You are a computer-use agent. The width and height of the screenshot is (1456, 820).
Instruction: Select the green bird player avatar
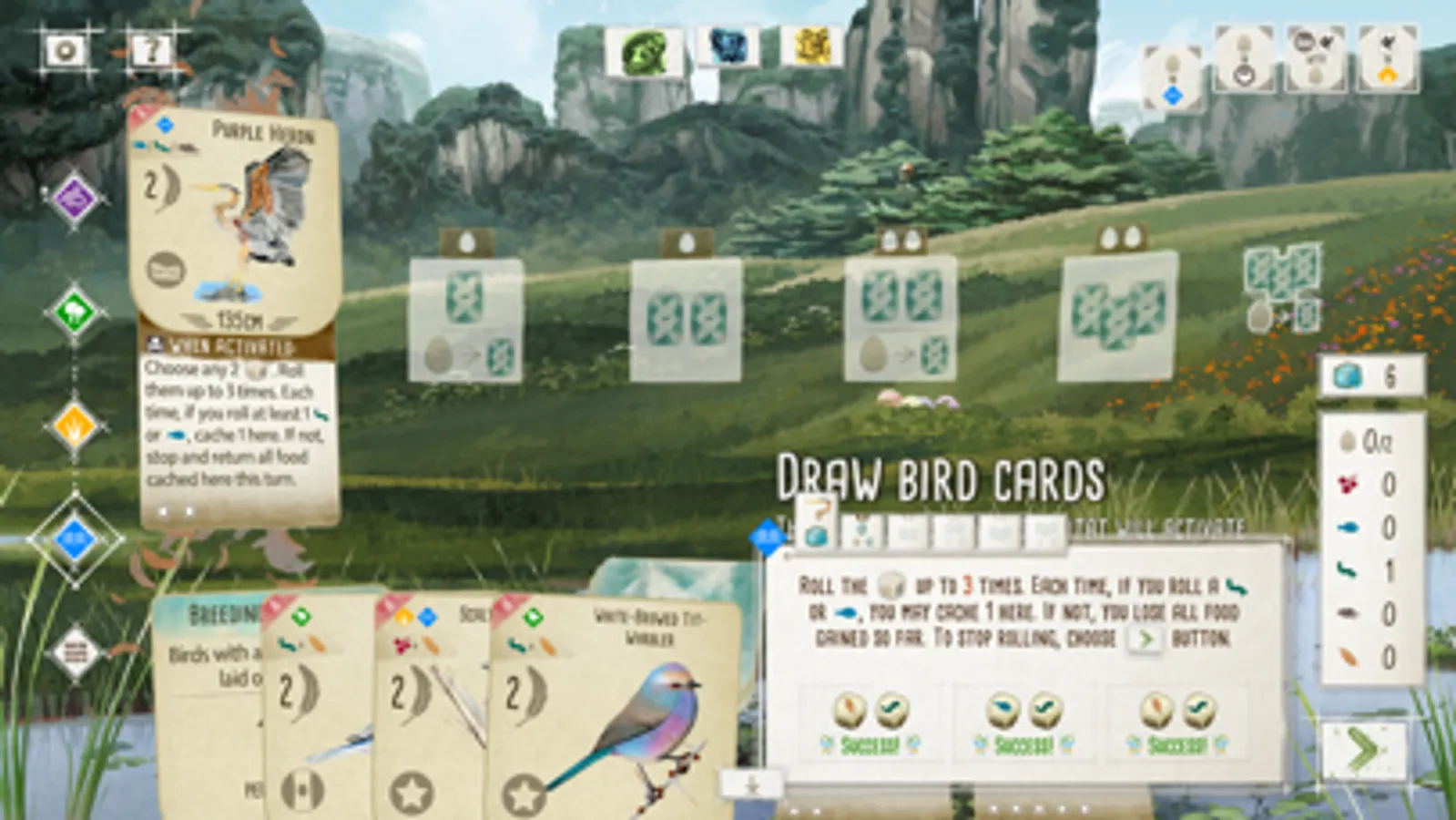coord(643,50)
